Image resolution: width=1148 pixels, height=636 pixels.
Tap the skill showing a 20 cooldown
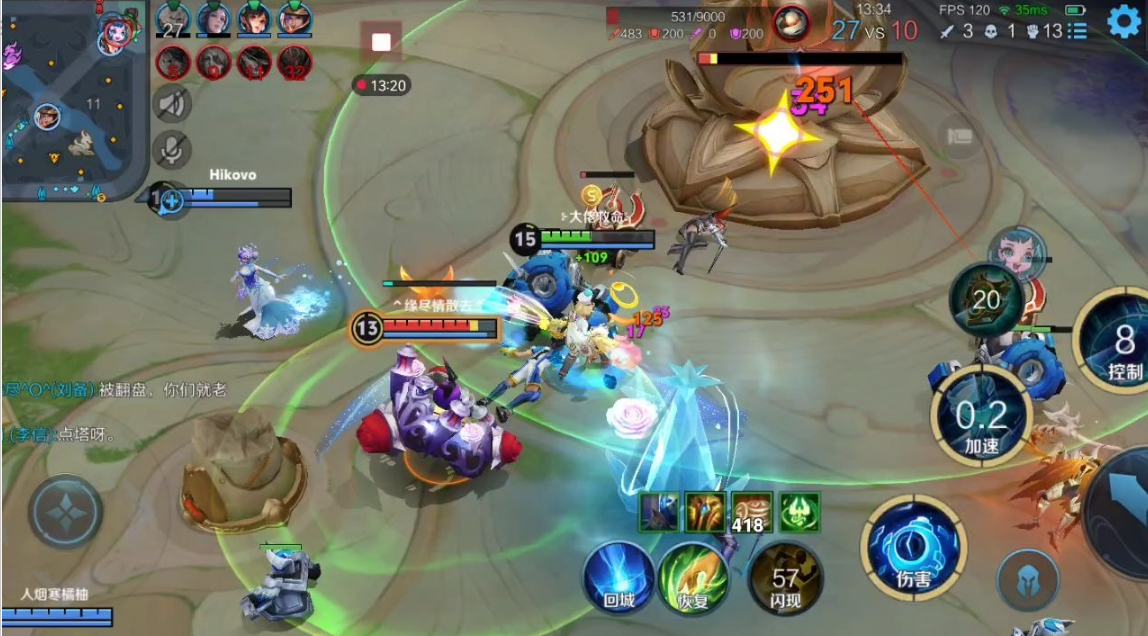986,299
